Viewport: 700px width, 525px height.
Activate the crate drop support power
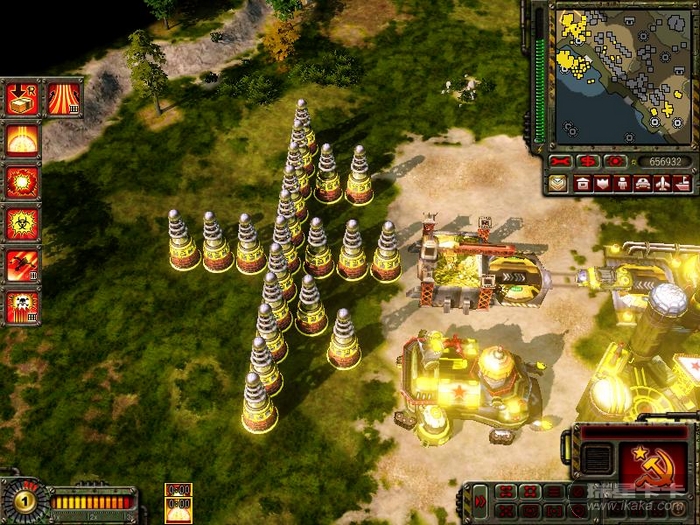point(22,98)
